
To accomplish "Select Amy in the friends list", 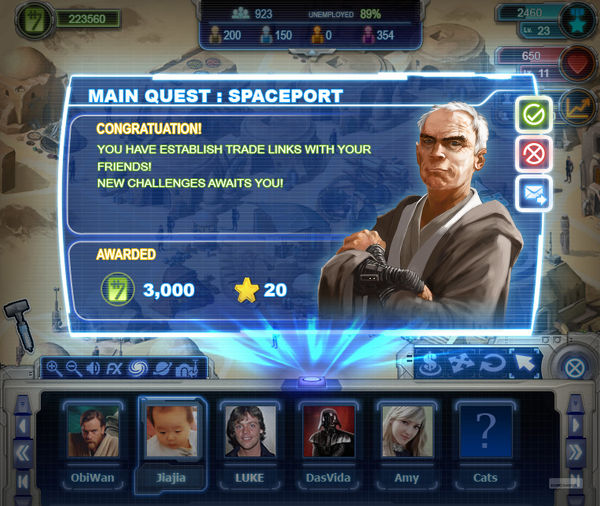I will click(x=405, y=433).
